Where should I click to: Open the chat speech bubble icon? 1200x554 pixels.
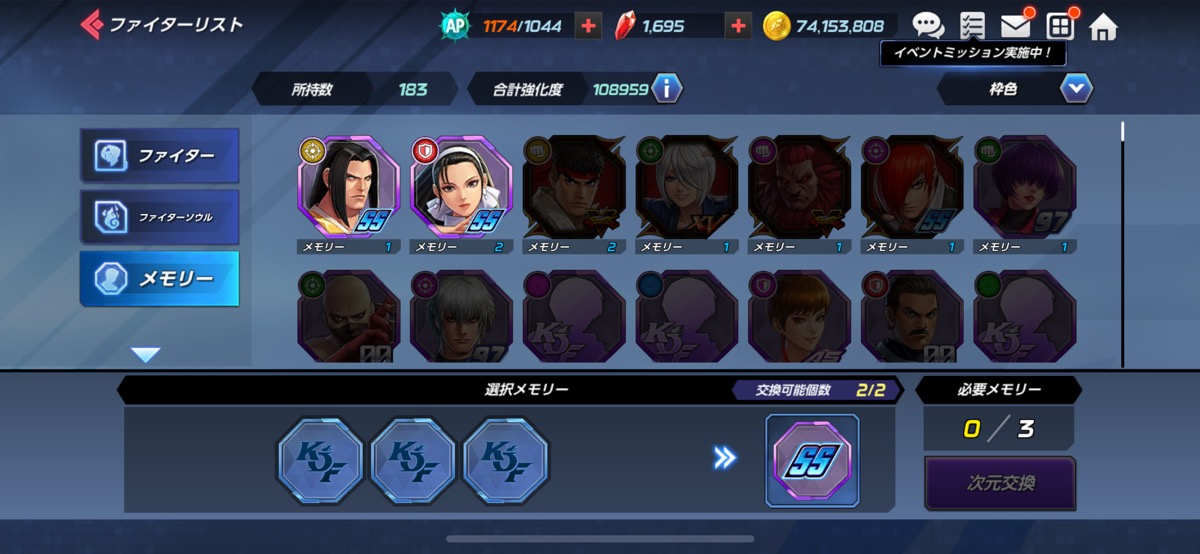928,26
